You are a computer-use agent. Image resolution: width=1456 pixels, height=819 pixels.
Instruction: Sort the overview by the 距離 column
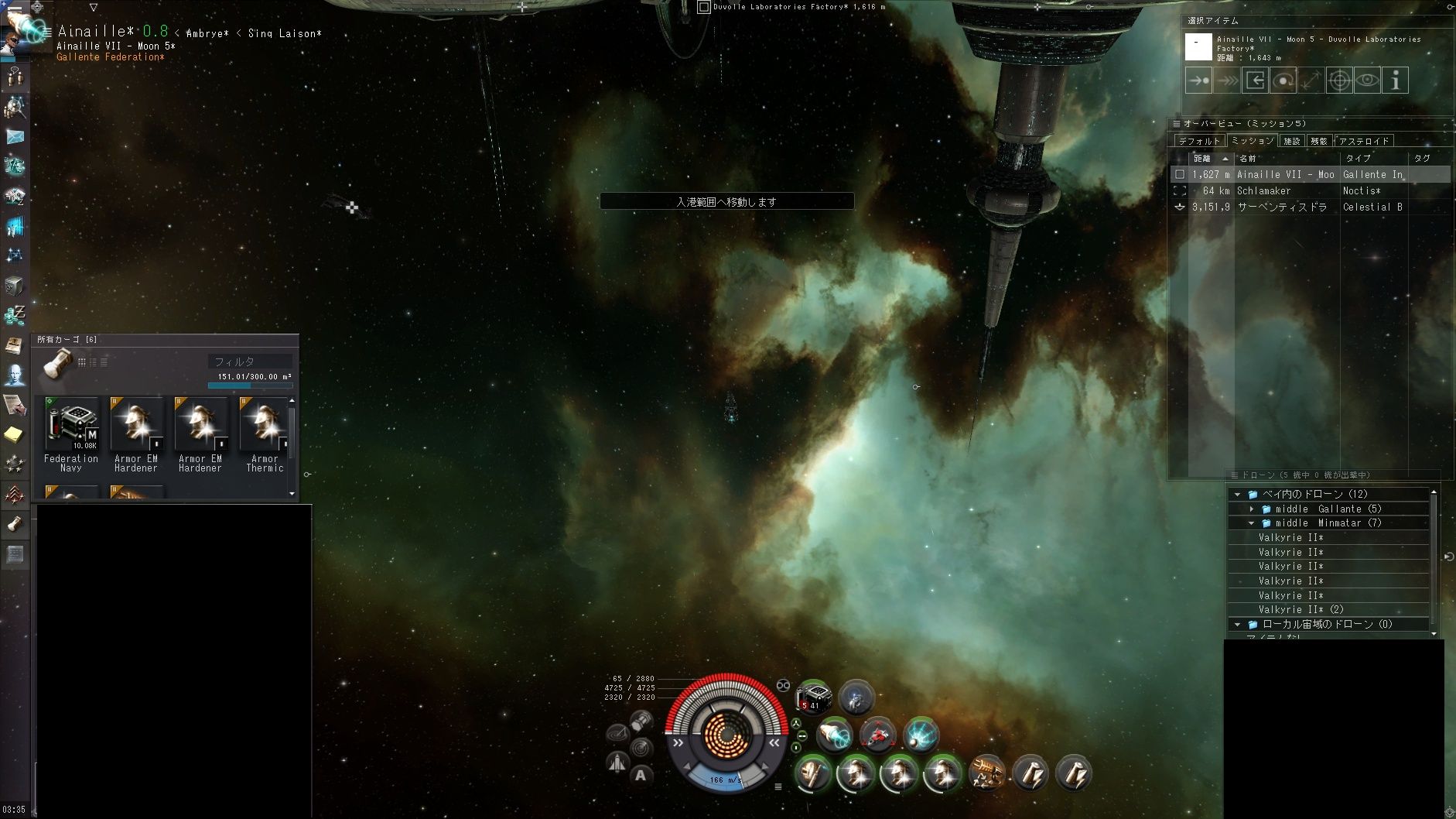[1202, 158]
